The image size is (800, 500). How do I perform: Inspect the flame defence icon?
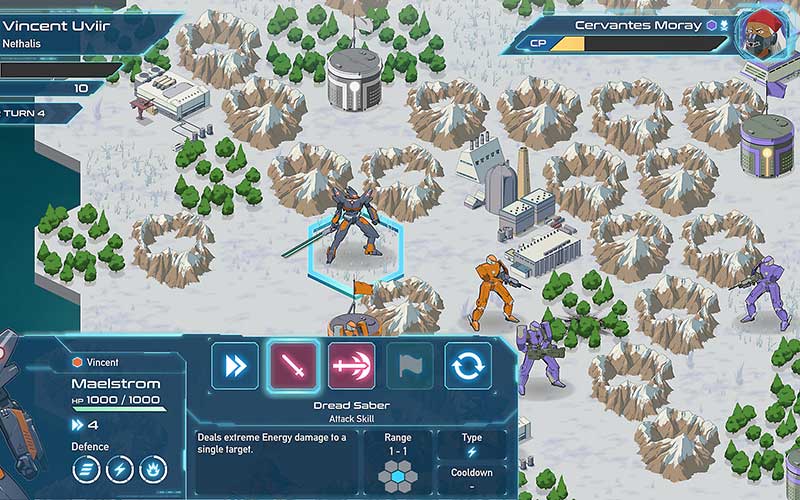pyautogui.click(x=153, y=470)
